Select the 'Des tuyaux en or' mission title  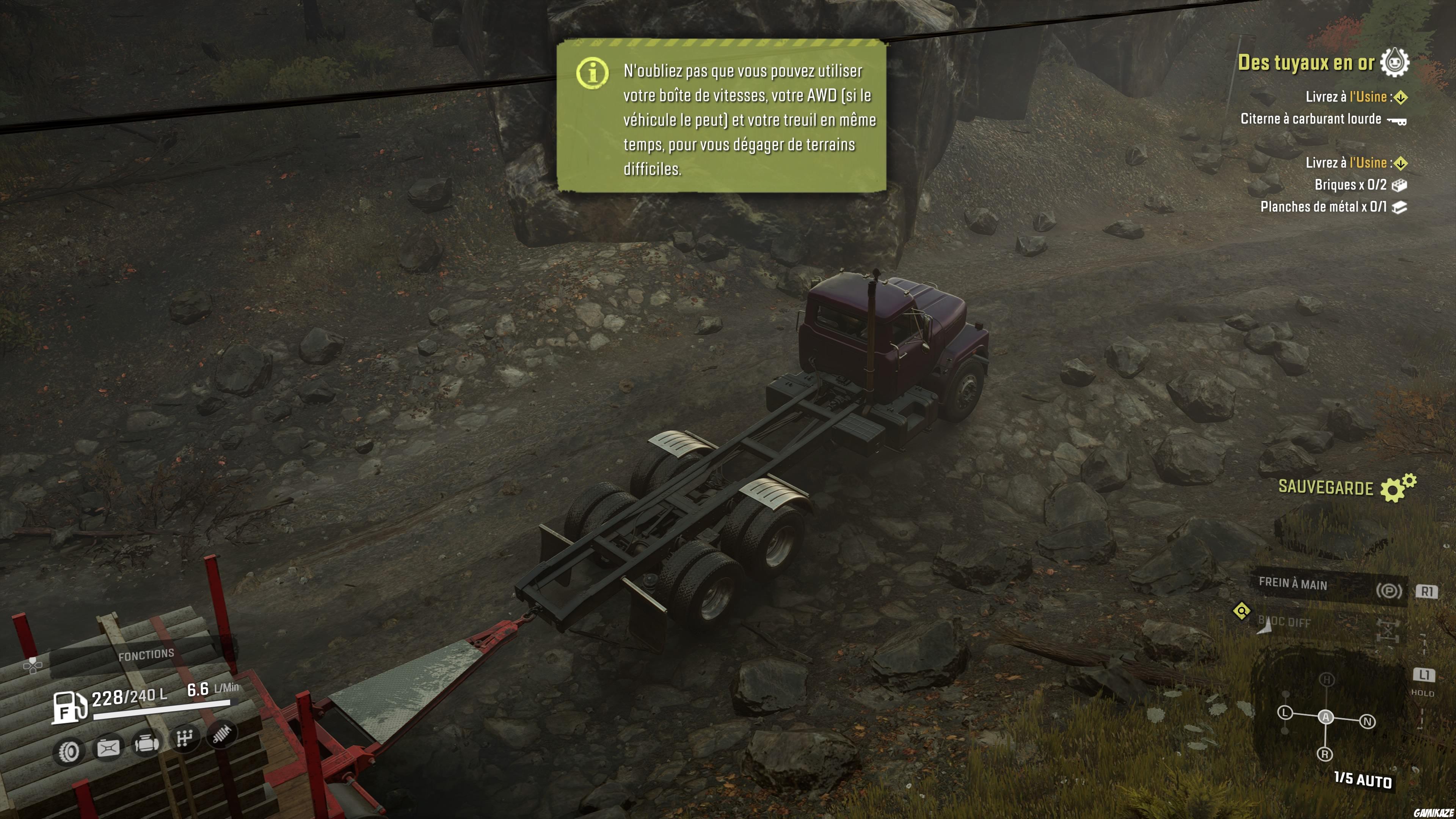(x=1305, y=62)
